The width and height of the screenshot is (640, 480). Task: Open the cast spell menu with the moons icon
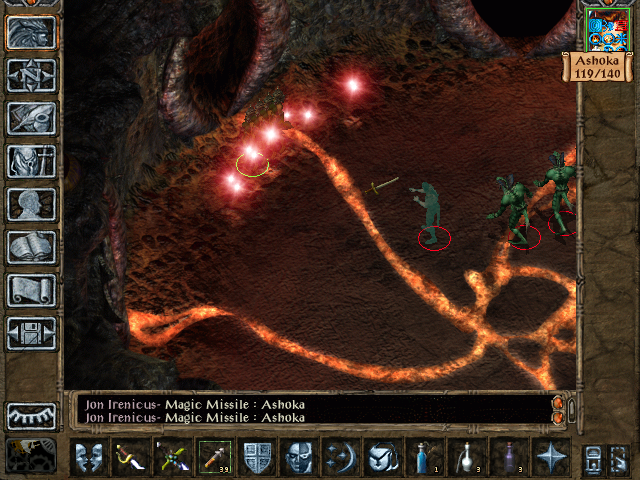click(x=341, y=457)
